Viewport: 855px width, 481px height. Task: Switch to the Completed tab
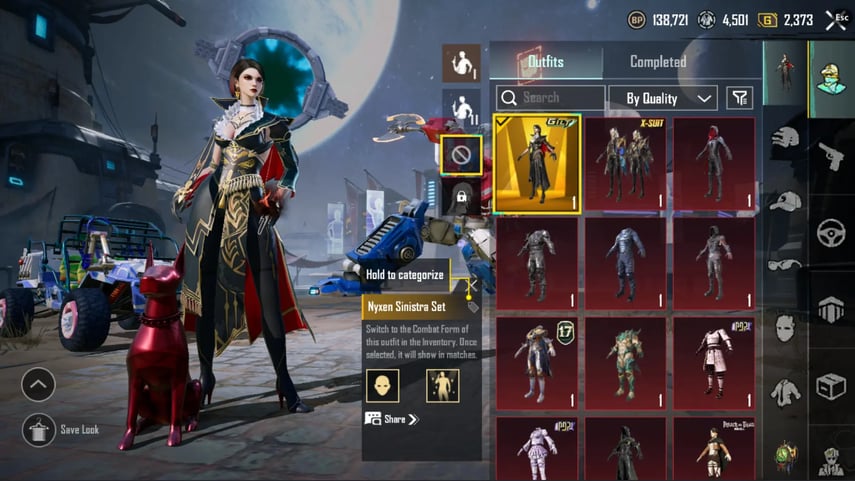click(656, 62)
